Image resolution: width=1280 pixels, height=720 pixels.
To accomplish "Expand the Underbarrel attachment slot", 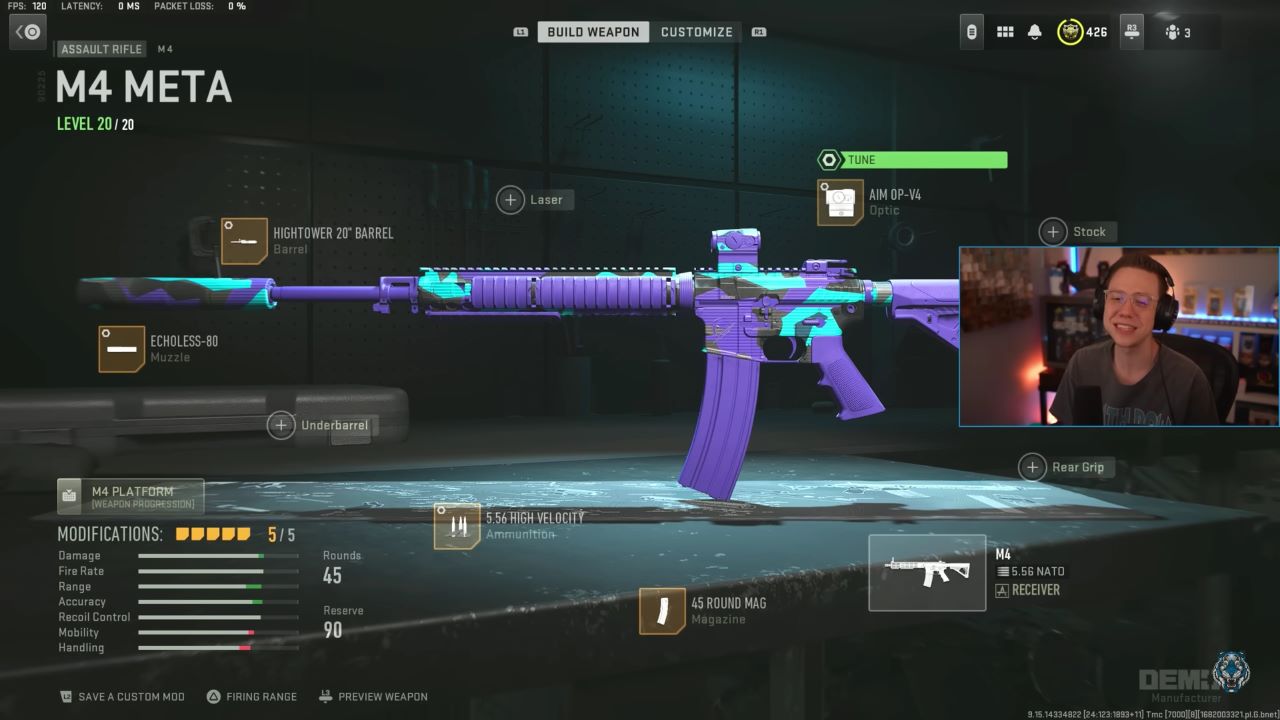I will 281,425.
